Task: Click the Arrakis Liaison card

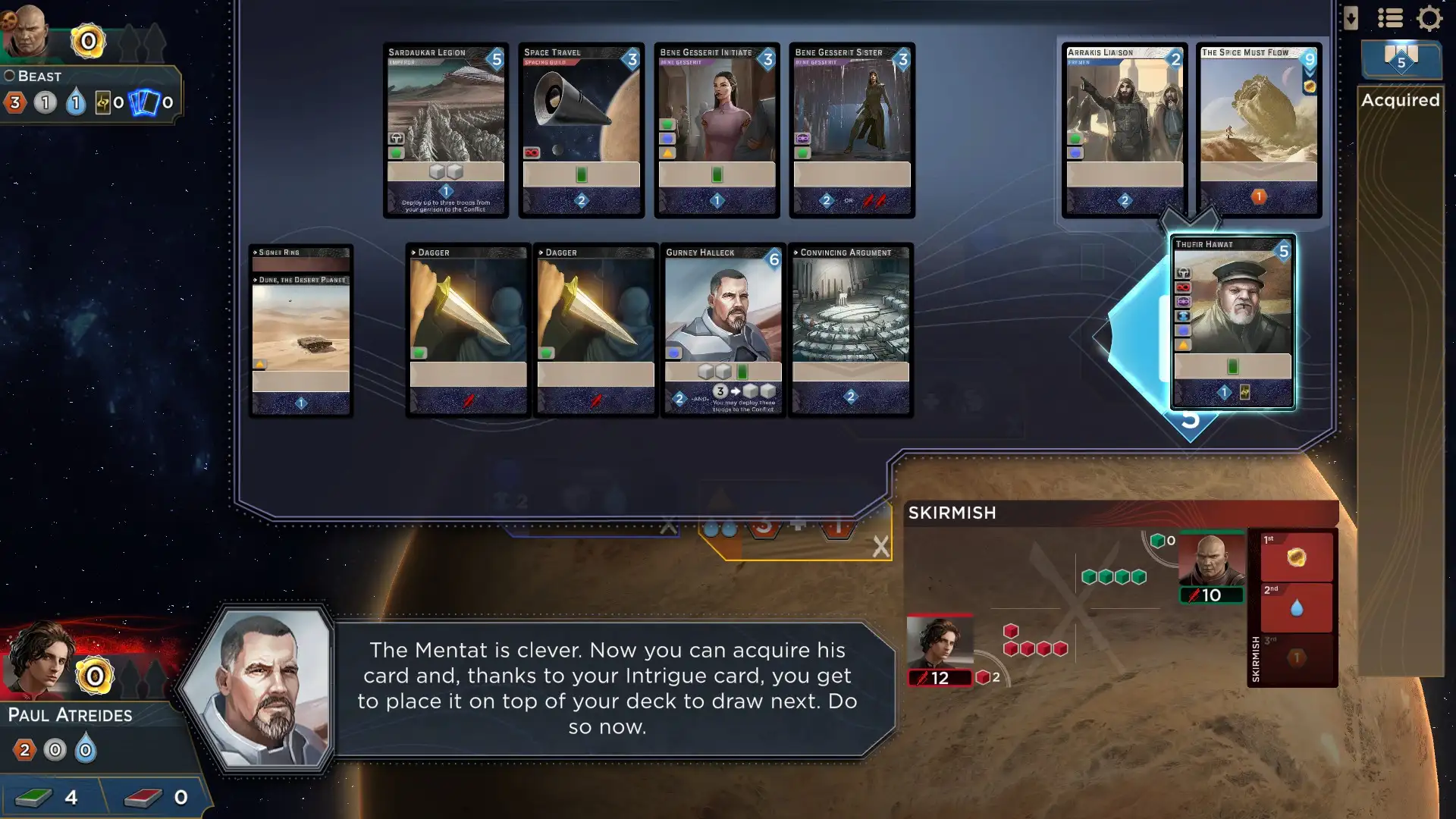Action: (1124, 130)
